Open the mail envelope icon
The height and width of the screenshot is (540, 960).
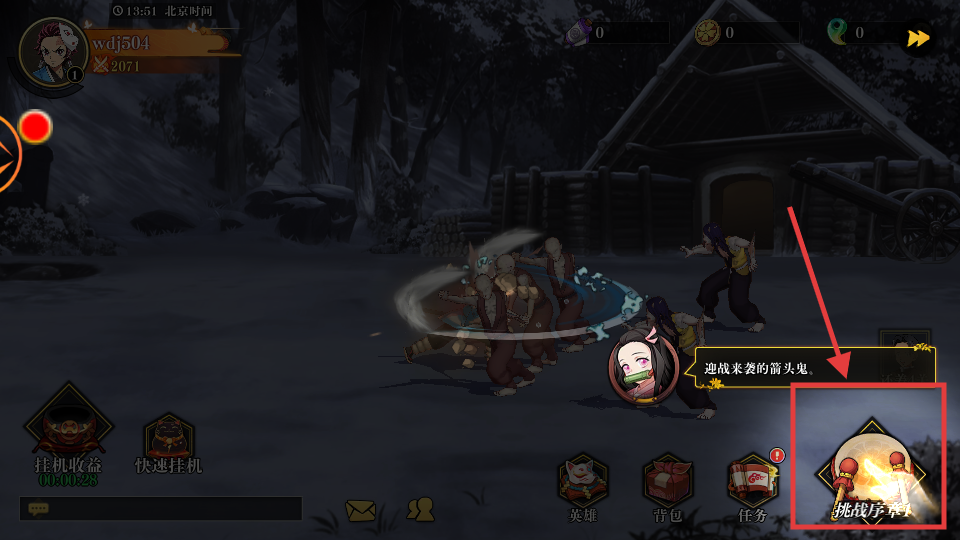pyautogui.click(x=361, y=510)
